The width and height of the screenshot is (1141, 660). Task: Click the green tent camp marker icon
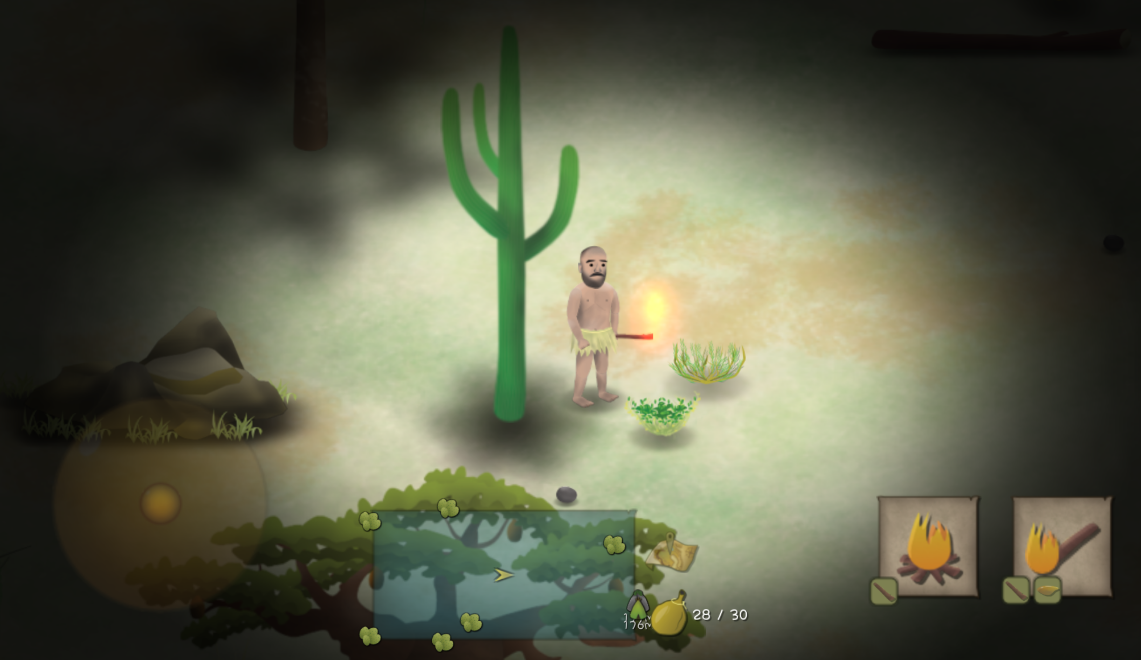(637, 606)
